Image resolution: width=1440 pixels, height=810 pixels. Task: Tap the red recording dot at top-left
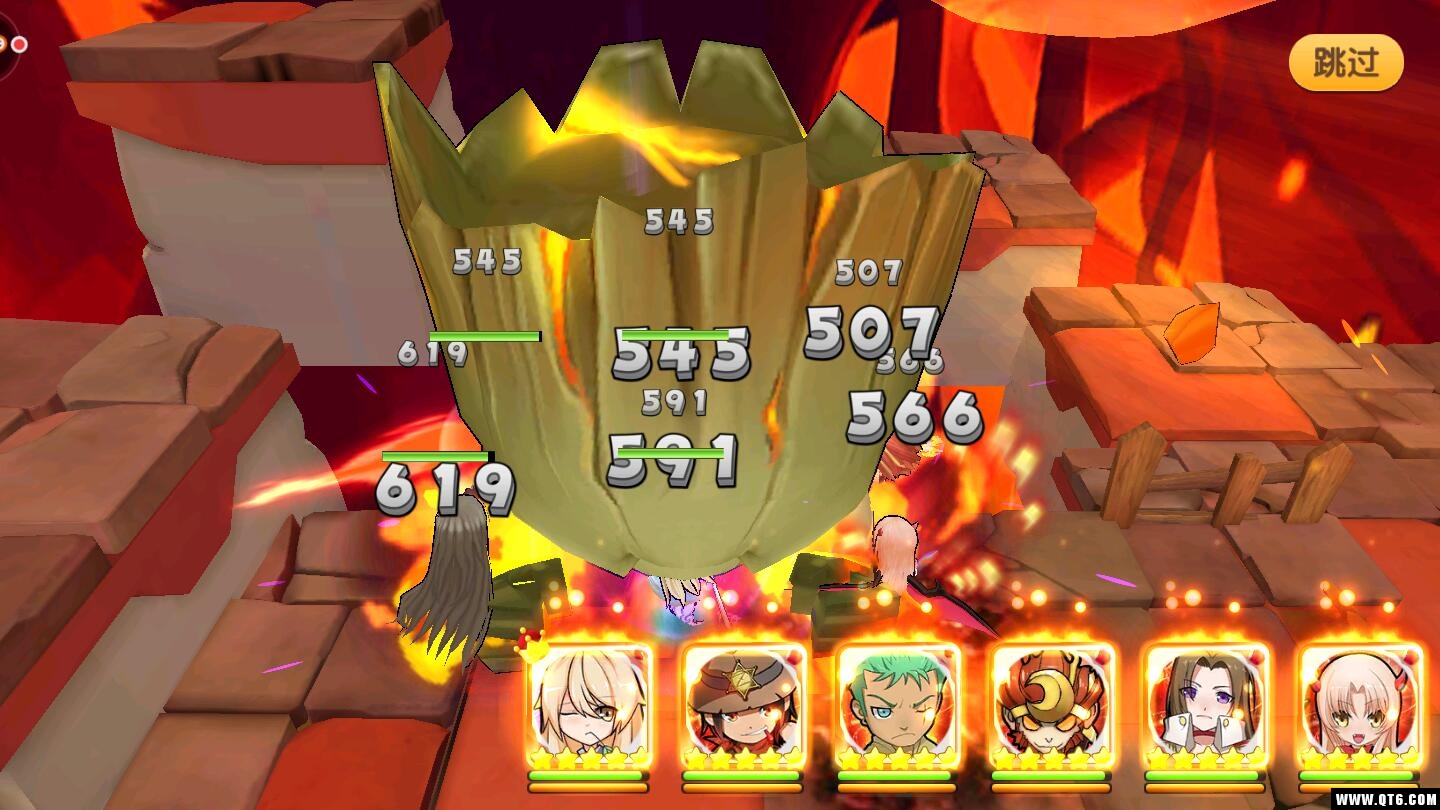(19, 44)
